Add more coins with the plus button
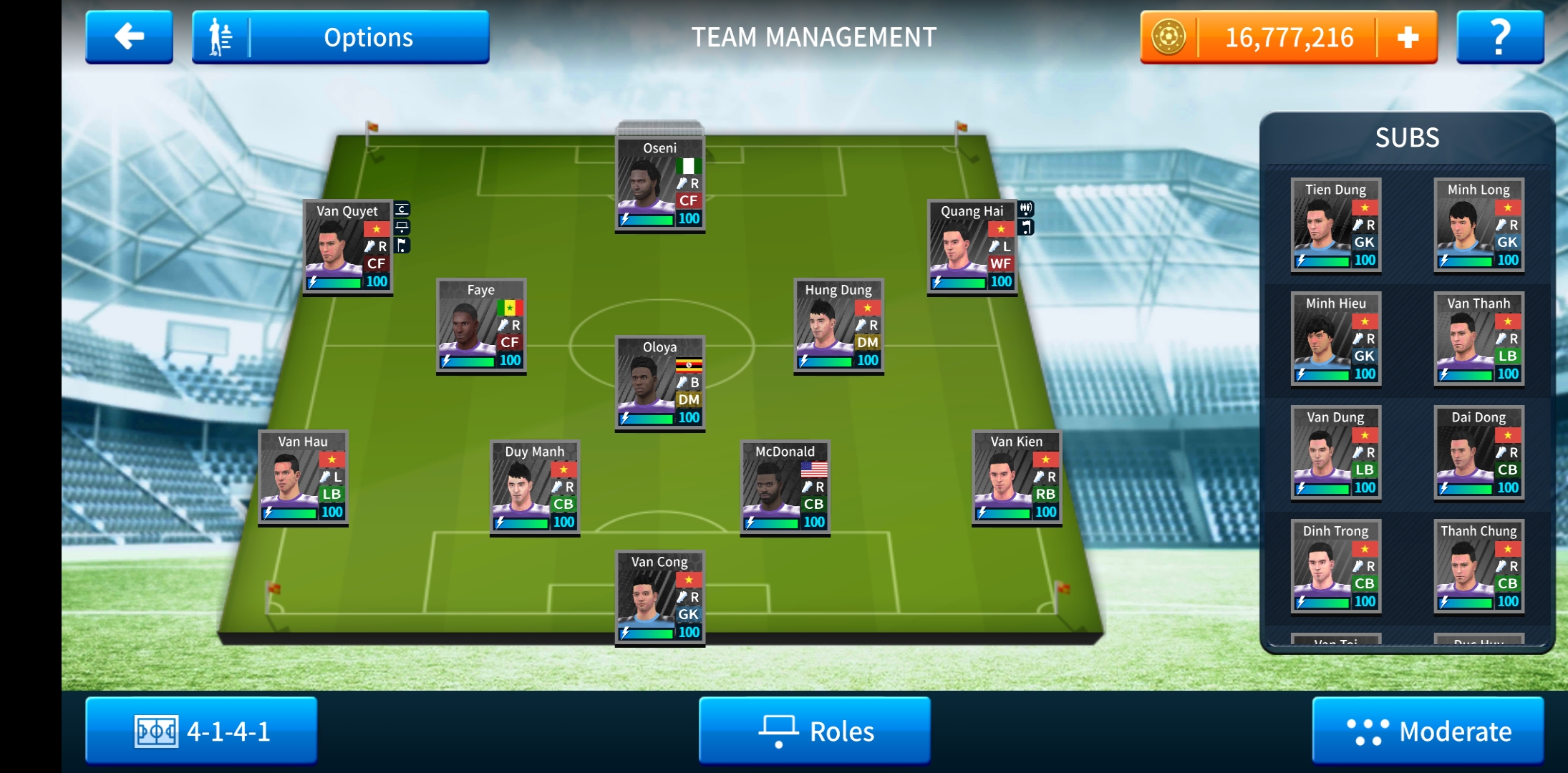The width and height of the screenshot is (1568, 773). 1407,37
